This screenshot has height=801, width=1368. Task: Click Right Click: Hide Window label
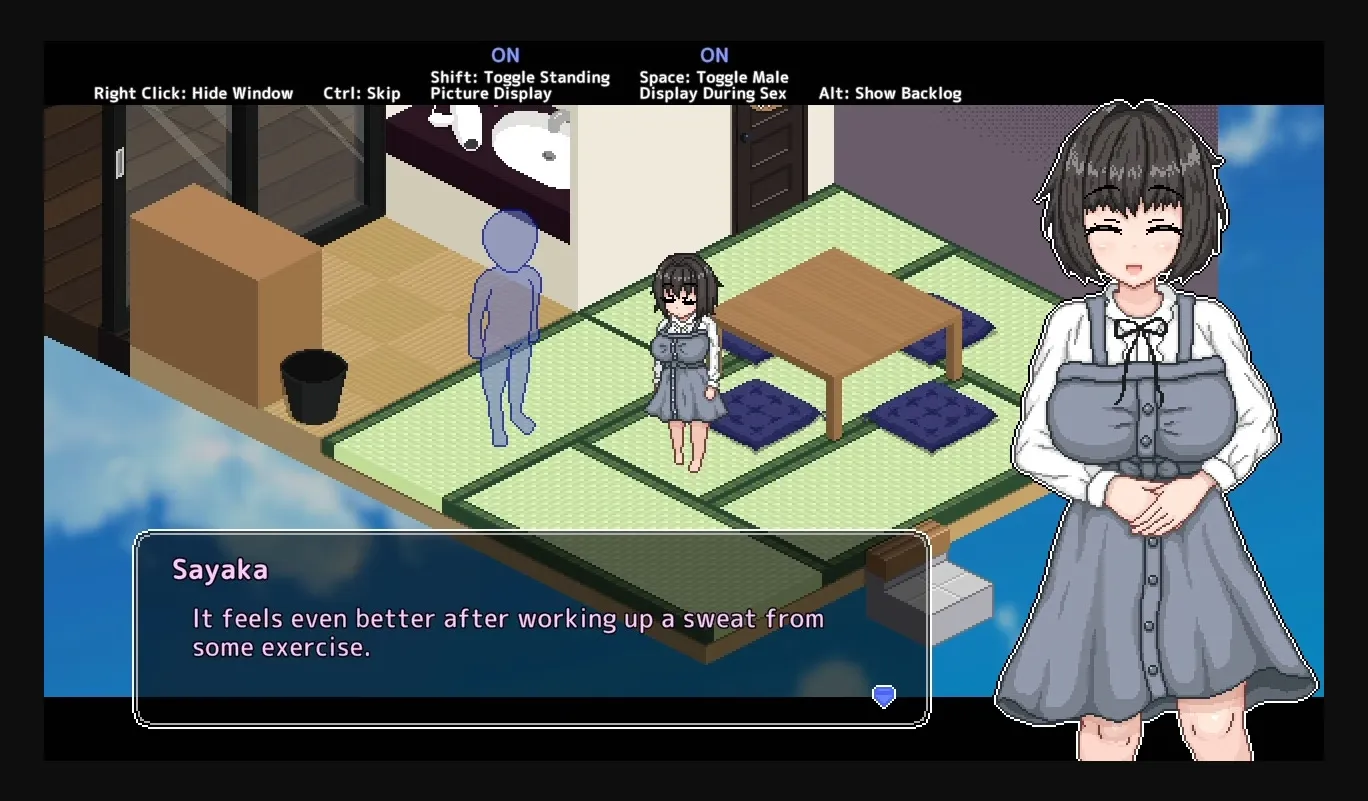pyautogui.click(x=194, y=93)
